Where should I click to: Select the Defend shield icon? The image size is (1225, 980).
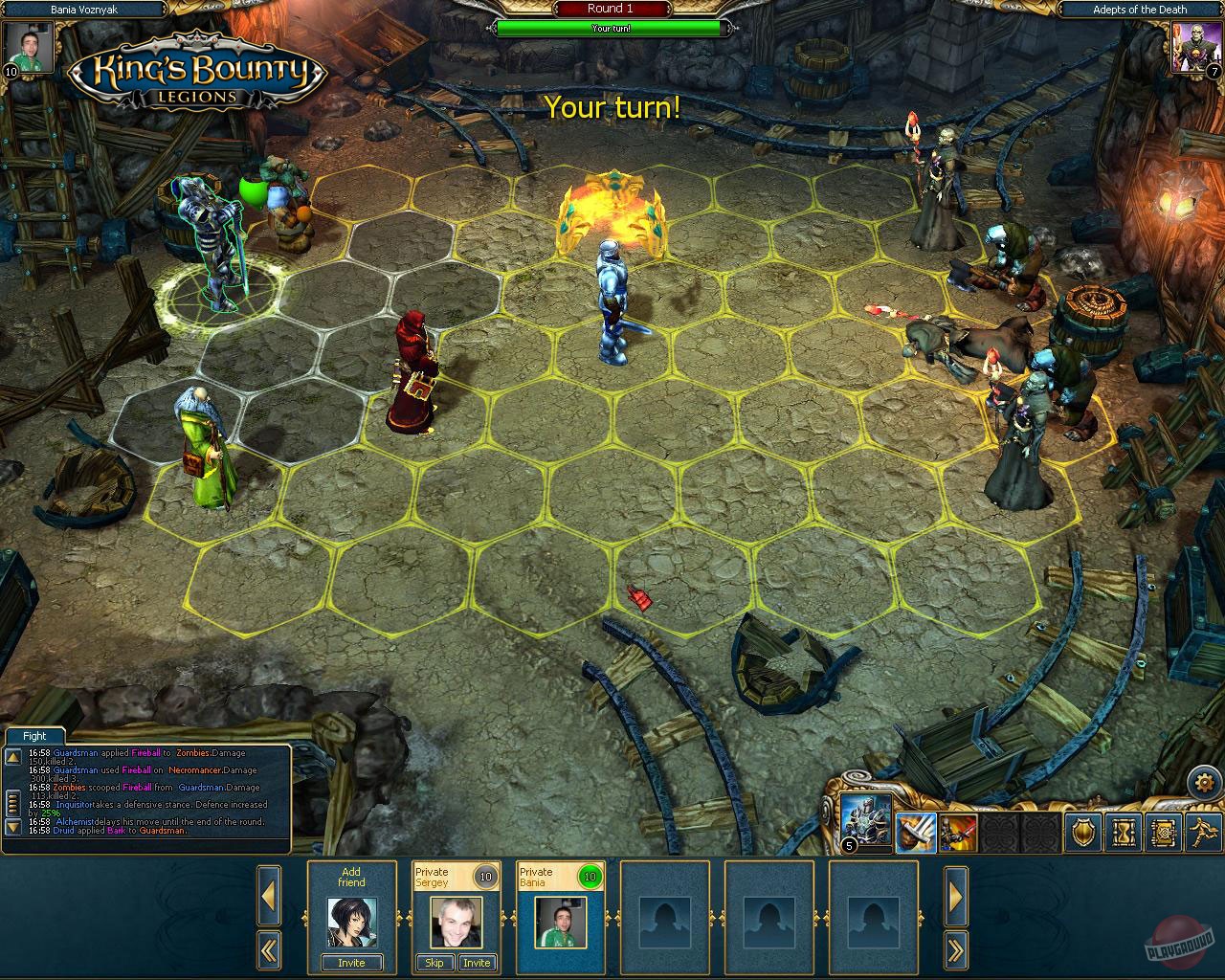pyautogui.click(x=1081, y=833)
